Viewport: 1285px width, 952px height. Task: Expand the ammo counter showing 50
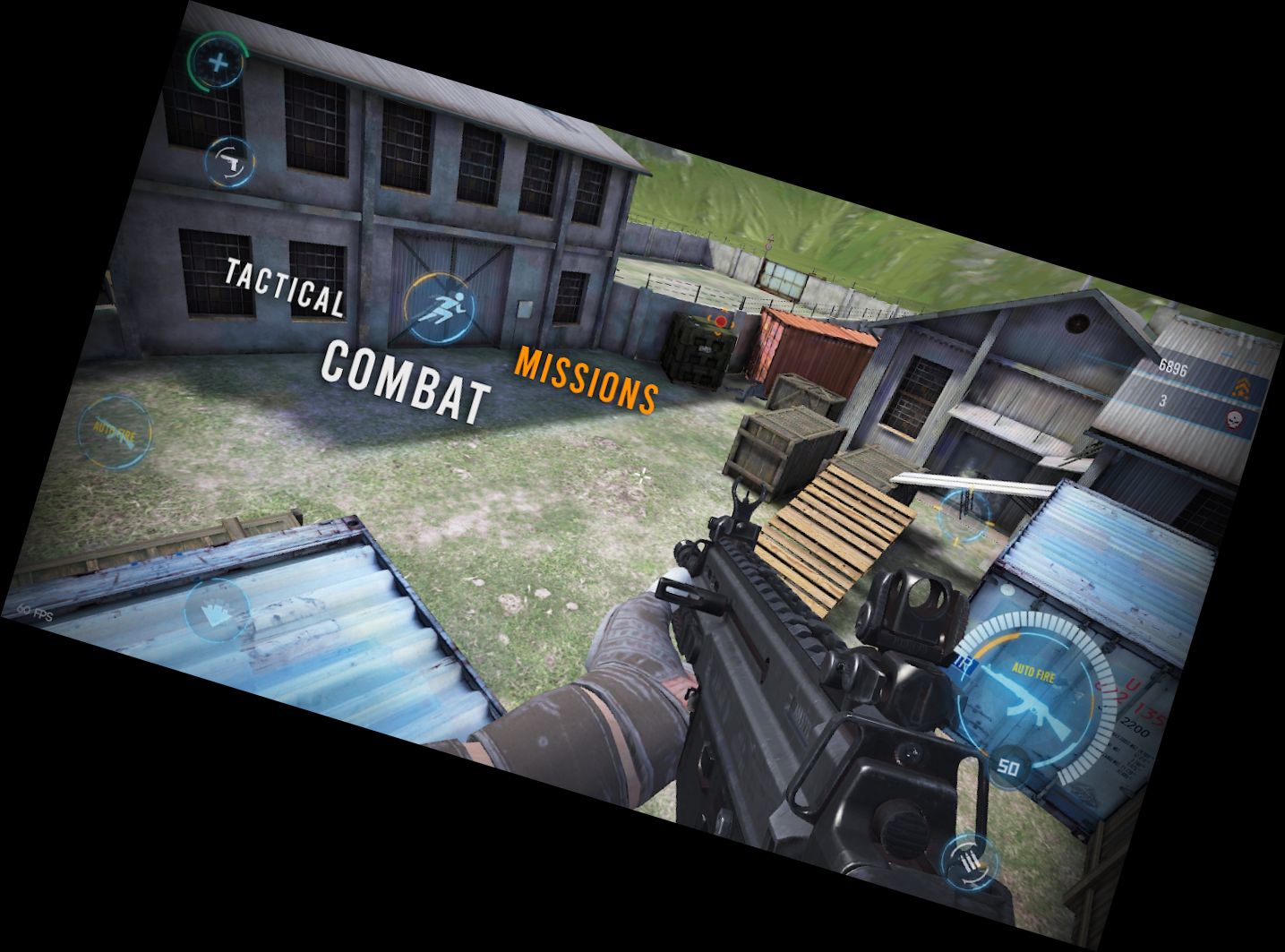(x=1008, y=766)
